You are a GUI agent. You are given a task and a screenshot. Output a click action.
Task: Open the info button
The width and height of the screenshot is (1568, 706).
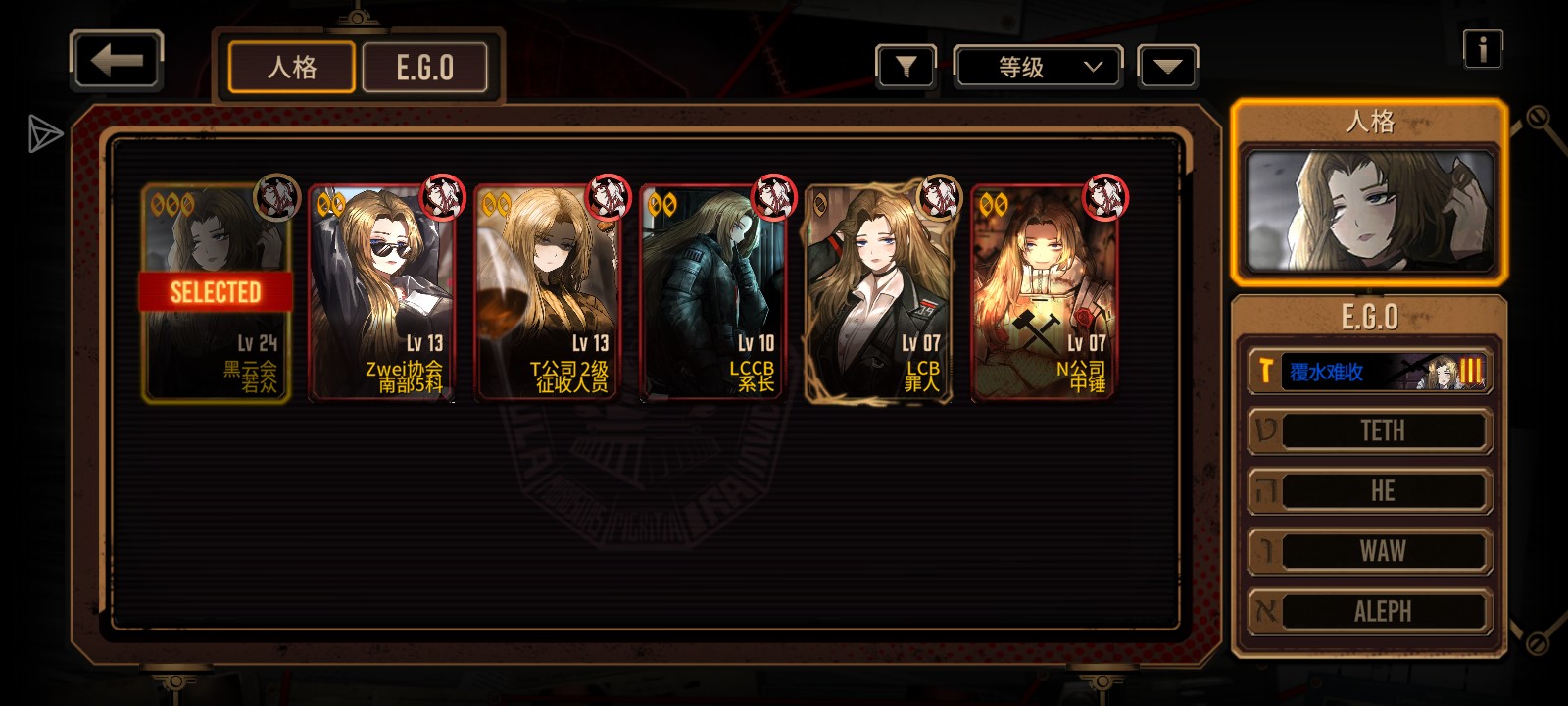(x=1482, y=48)
